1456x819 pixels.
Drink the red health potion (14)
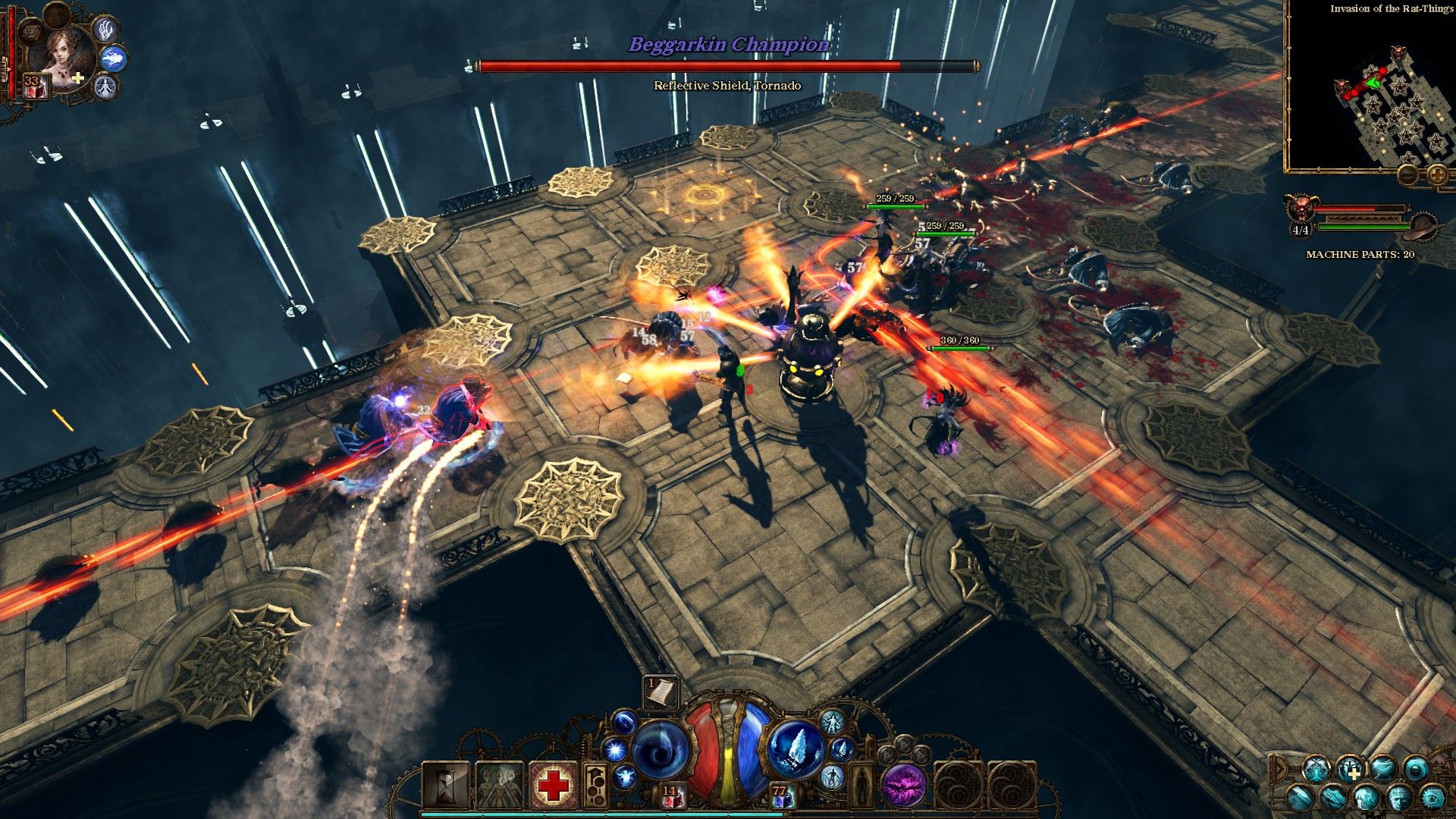[x=671, y=796]
